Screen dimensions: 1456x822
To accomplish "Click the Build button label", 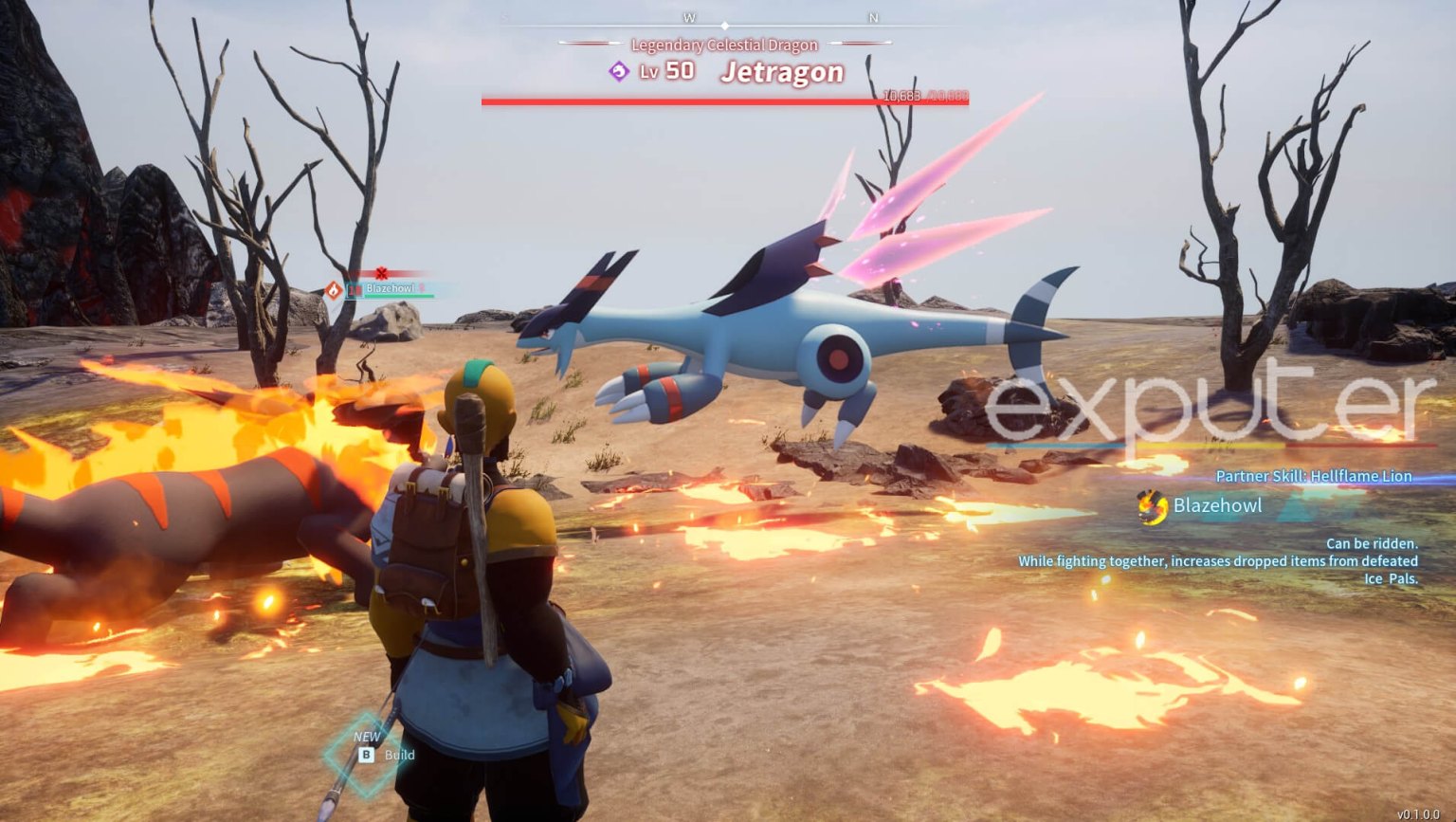I will coord(399,755).
